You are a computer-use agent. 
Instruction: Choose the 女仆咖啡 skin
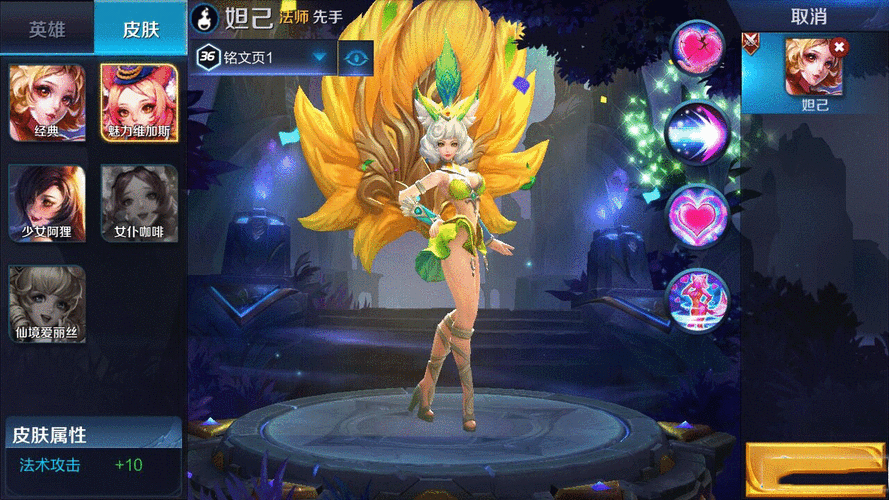click(140, 203)
